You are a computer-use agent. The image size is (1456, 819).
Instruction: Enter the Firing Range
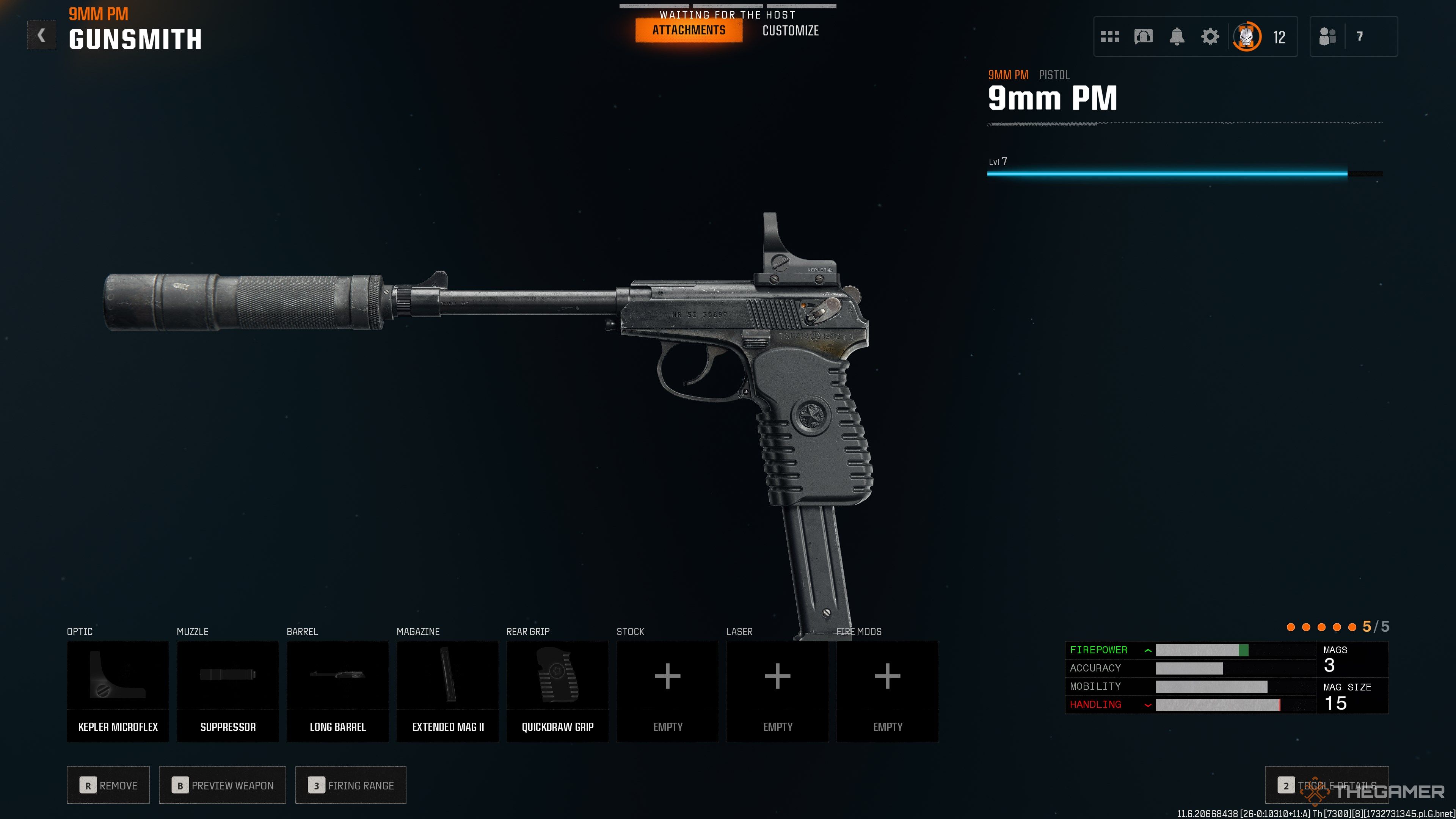pyautogui.click(x=350, y=785)
